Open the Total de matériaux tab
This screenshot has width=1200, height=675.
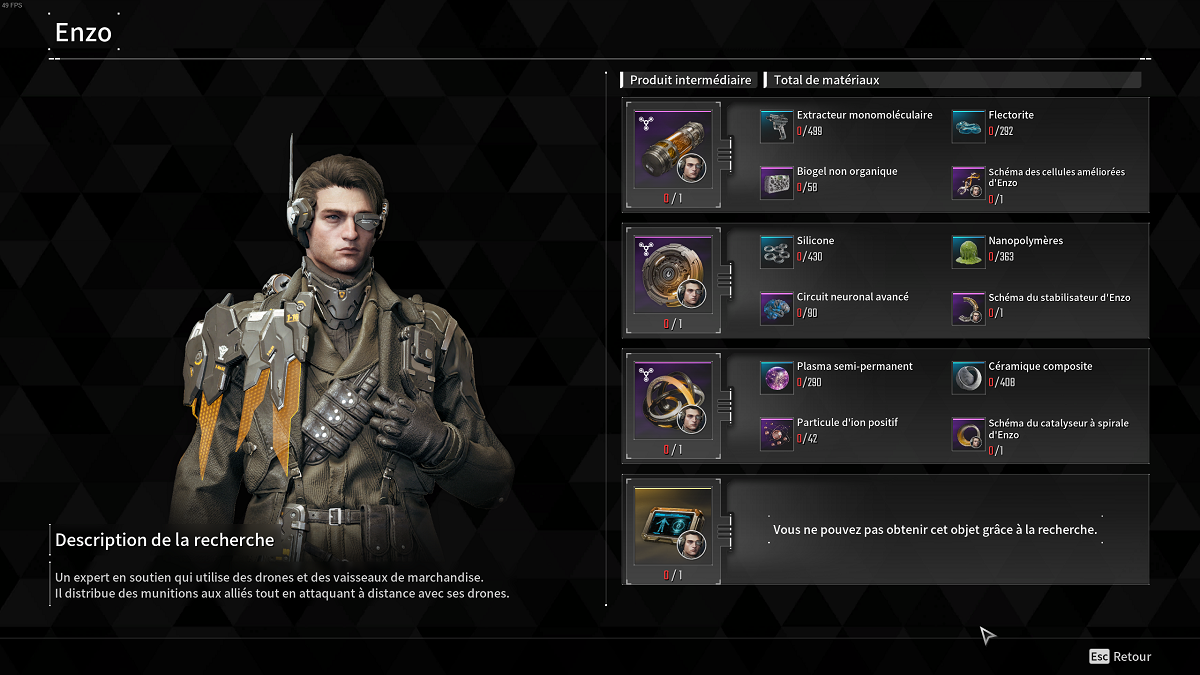[x=826, y=80]
